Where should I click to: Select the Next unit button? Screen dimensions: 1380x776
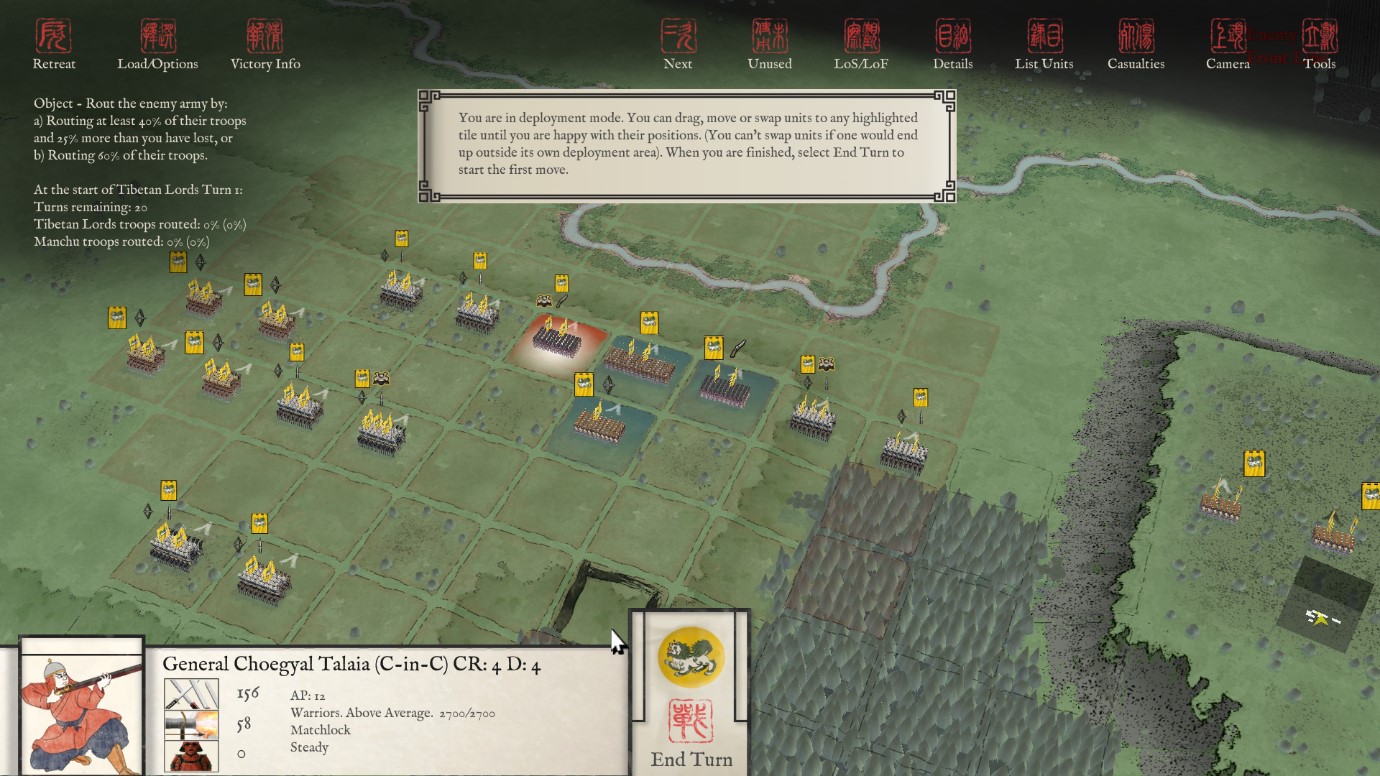tap(678, 45)
